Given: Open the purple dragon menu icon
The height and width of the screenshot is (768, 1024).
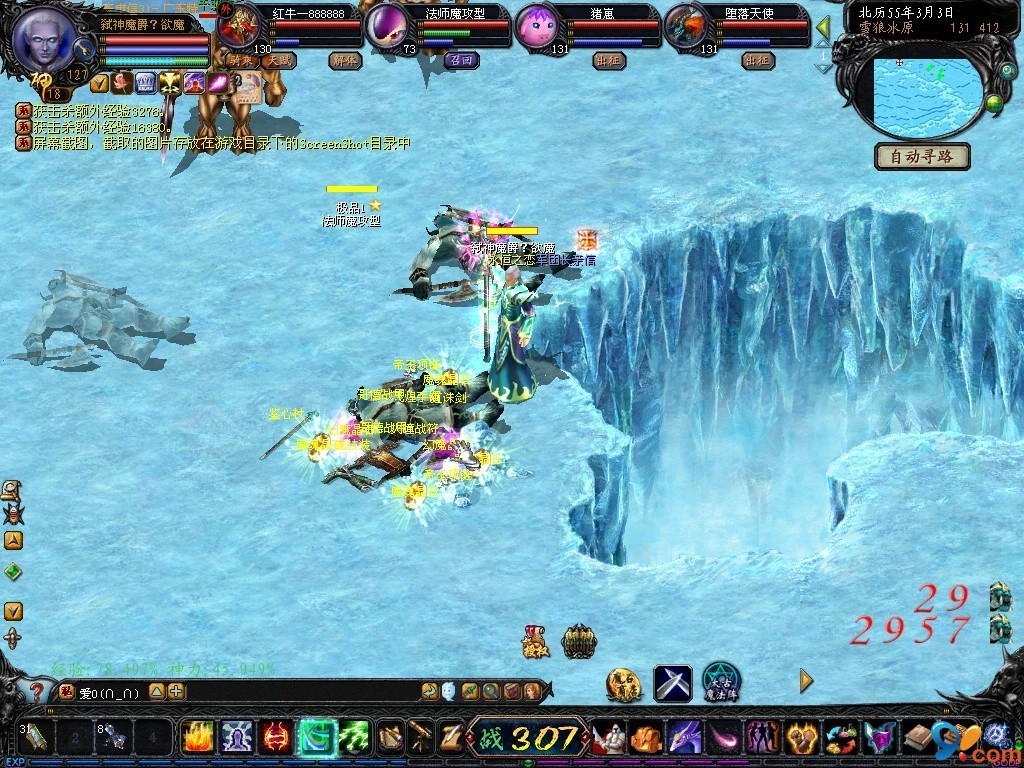Looking at the screenshot, I should (684, 739).
